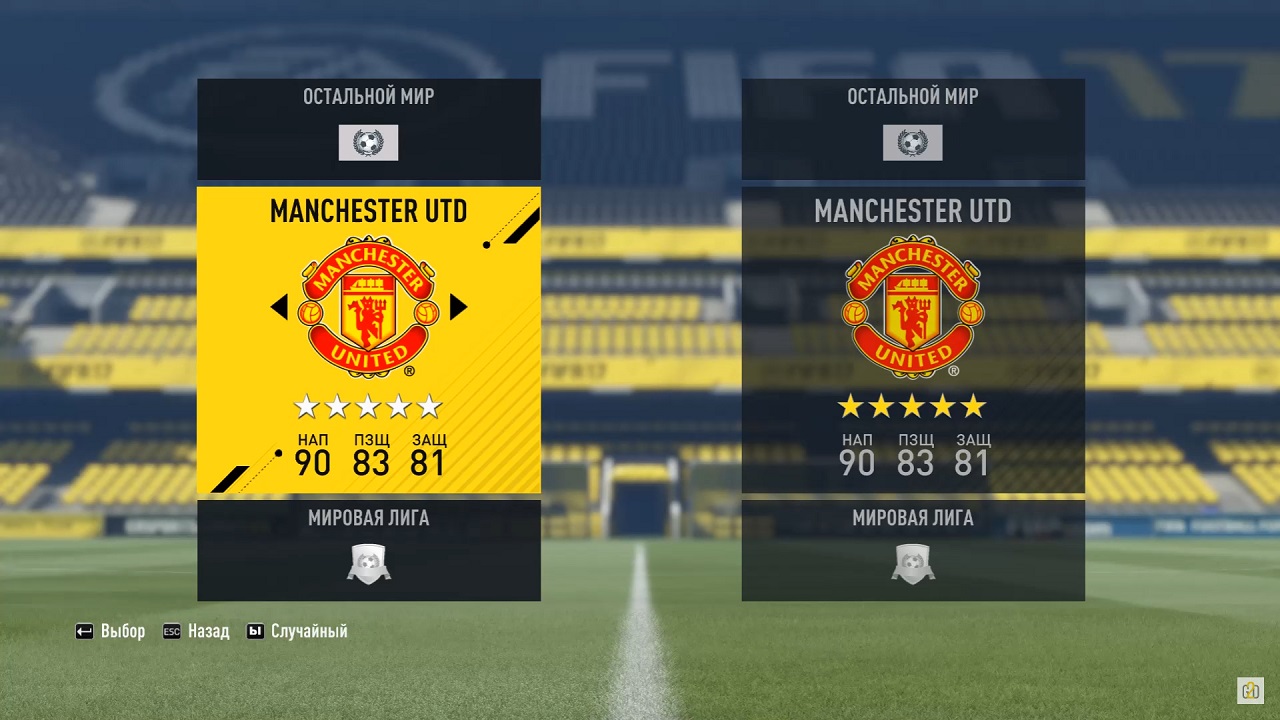
Task: Click the left-pointing arrow beside the crest
Action: click(279, 307)
